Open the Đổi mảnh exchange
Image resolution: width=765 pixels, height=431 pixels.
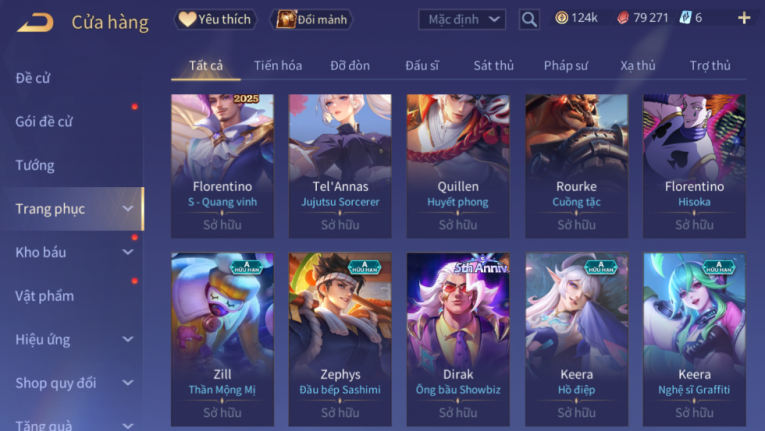pyautogui.click(x=311, y=19)
